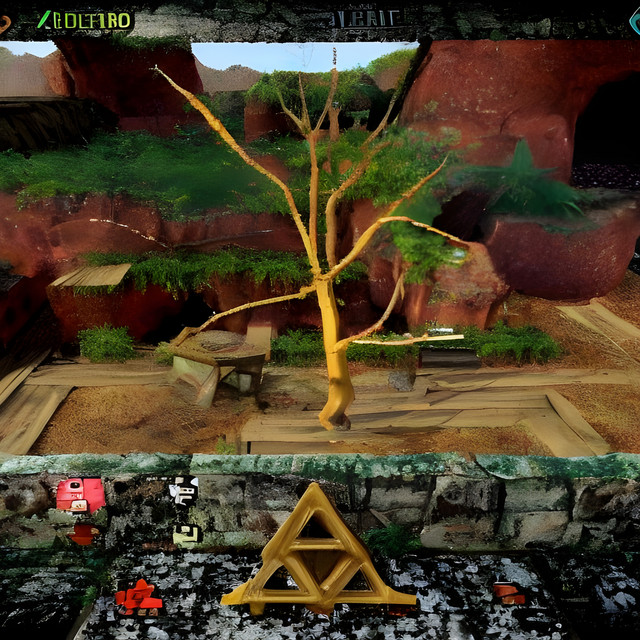The image size is (640, 640).
Task: Select the red cluster item icon
Action: [x=138, y=595]
